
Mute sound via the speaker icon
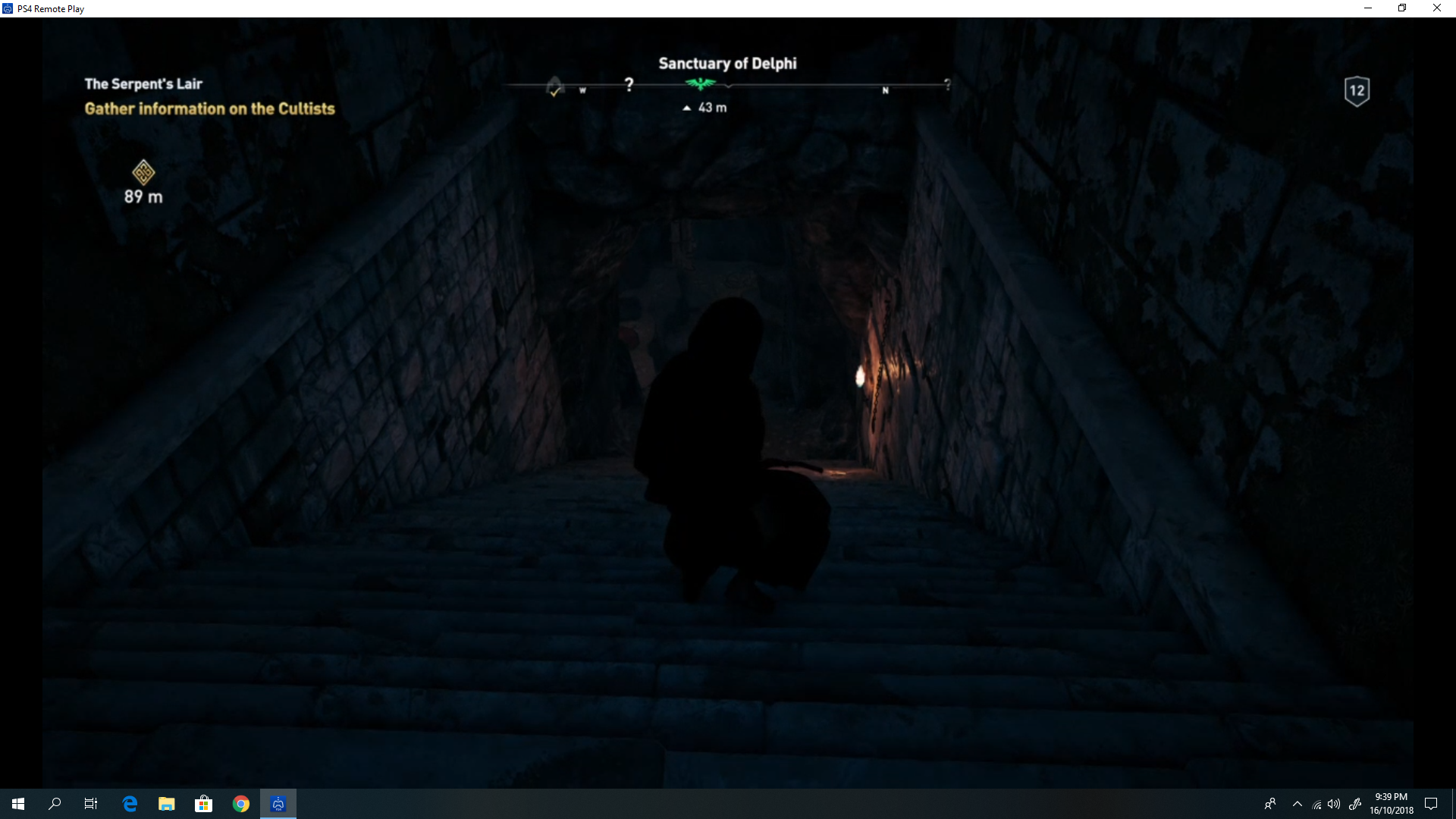click(x=1333, y=804)
